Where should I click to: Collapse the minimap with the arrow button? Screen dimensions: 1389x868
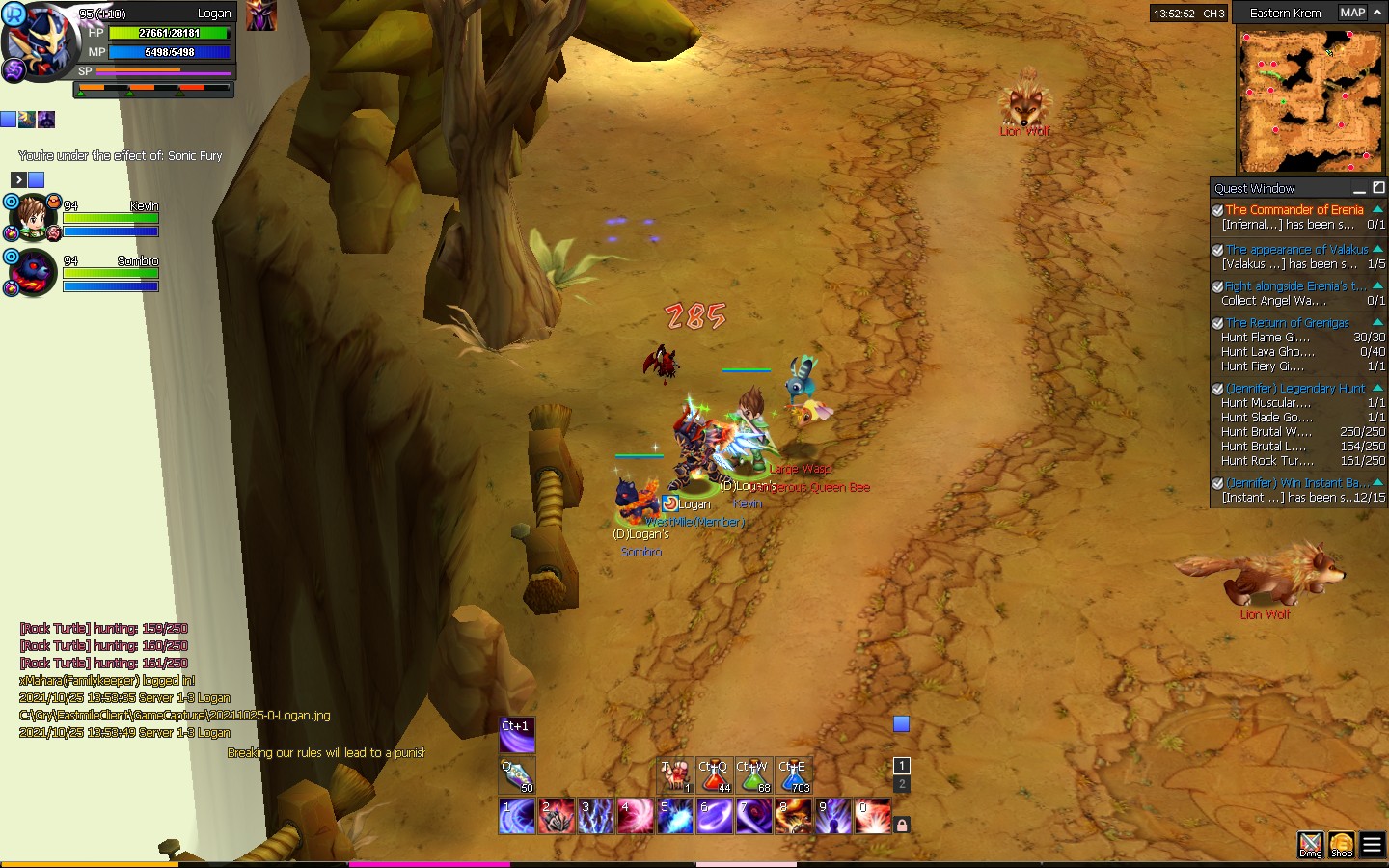(x=1377, y=13)
